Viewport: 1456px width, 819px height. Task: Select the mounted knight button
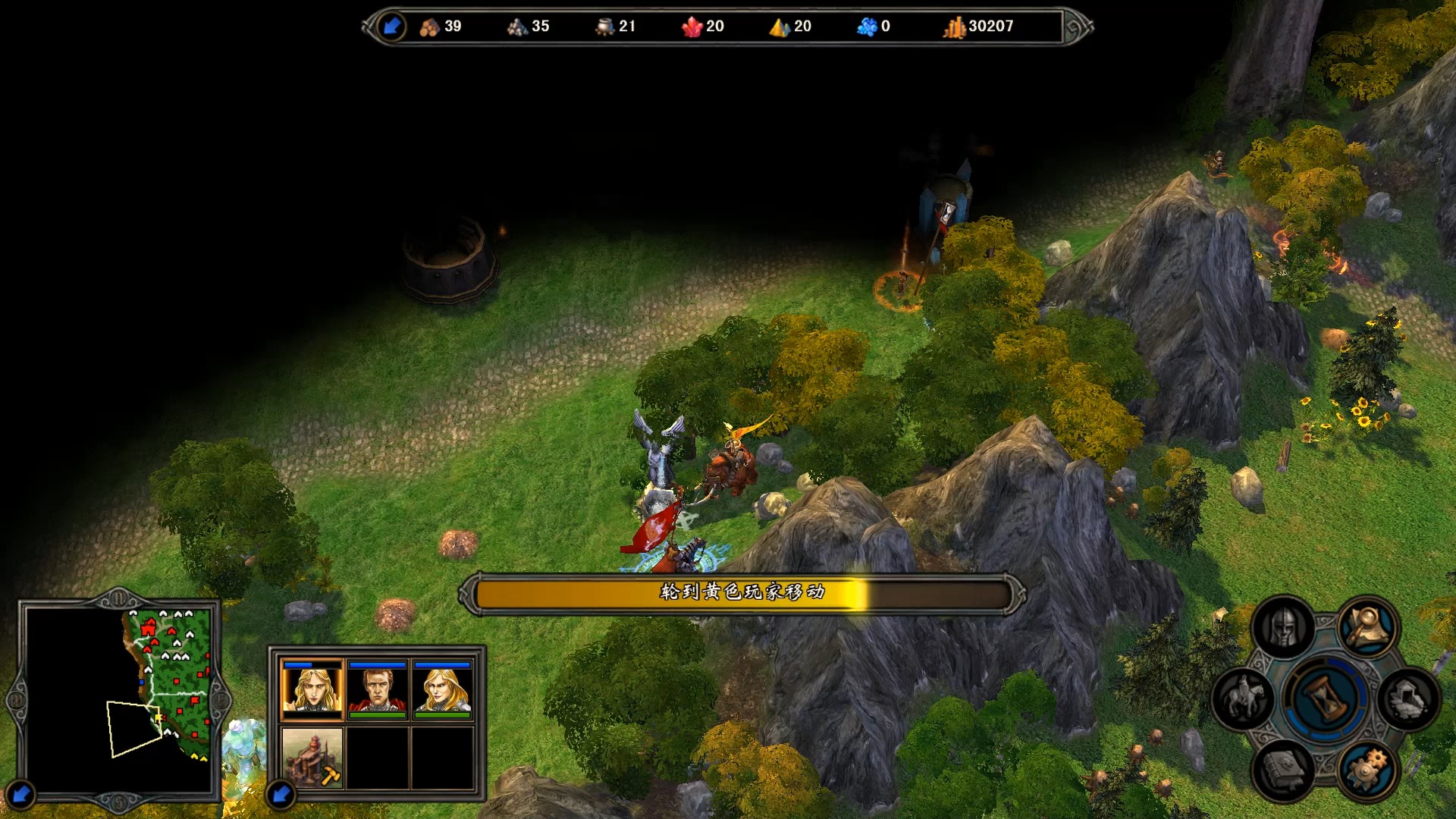(x=1244, y=698)
